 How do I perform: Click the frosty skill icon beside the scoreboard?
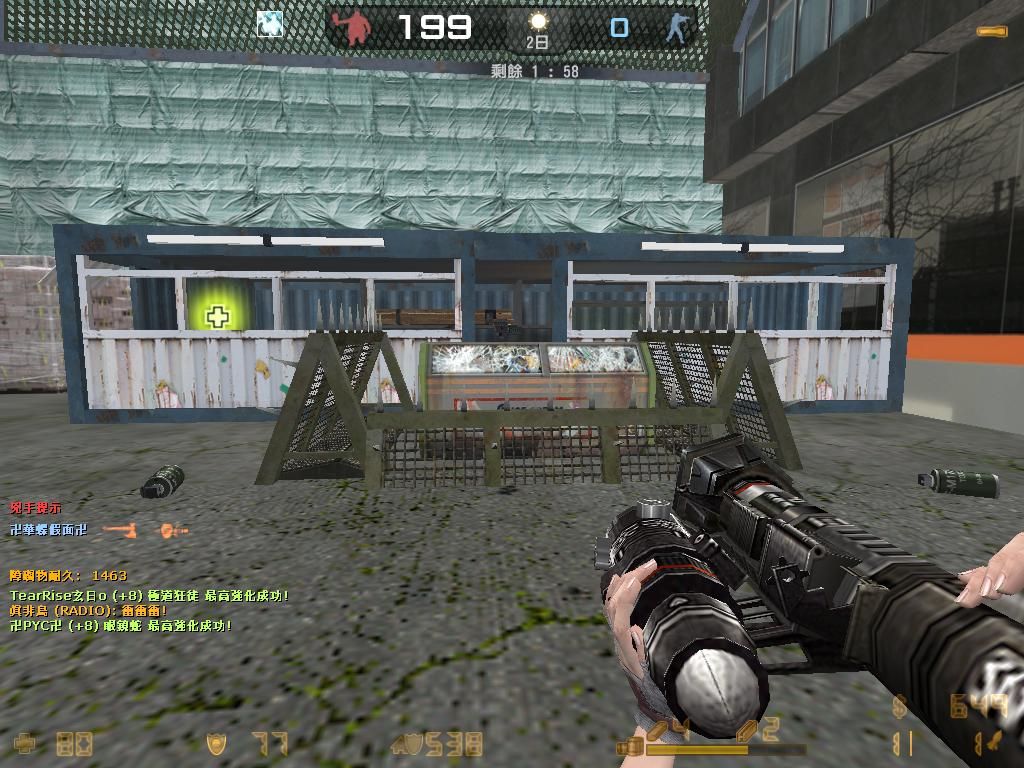pos(269,25)
